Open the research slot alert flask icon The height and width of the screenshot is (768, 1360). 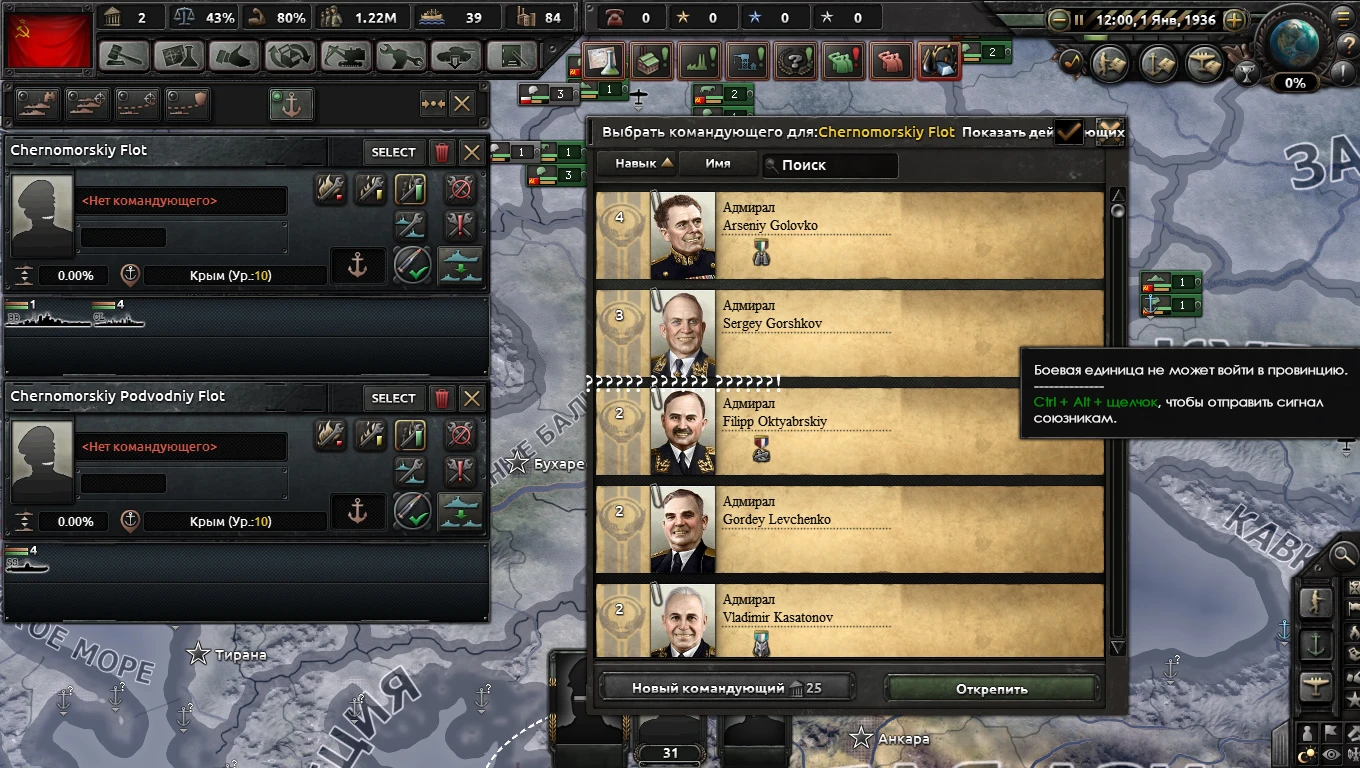coord(603,62)
